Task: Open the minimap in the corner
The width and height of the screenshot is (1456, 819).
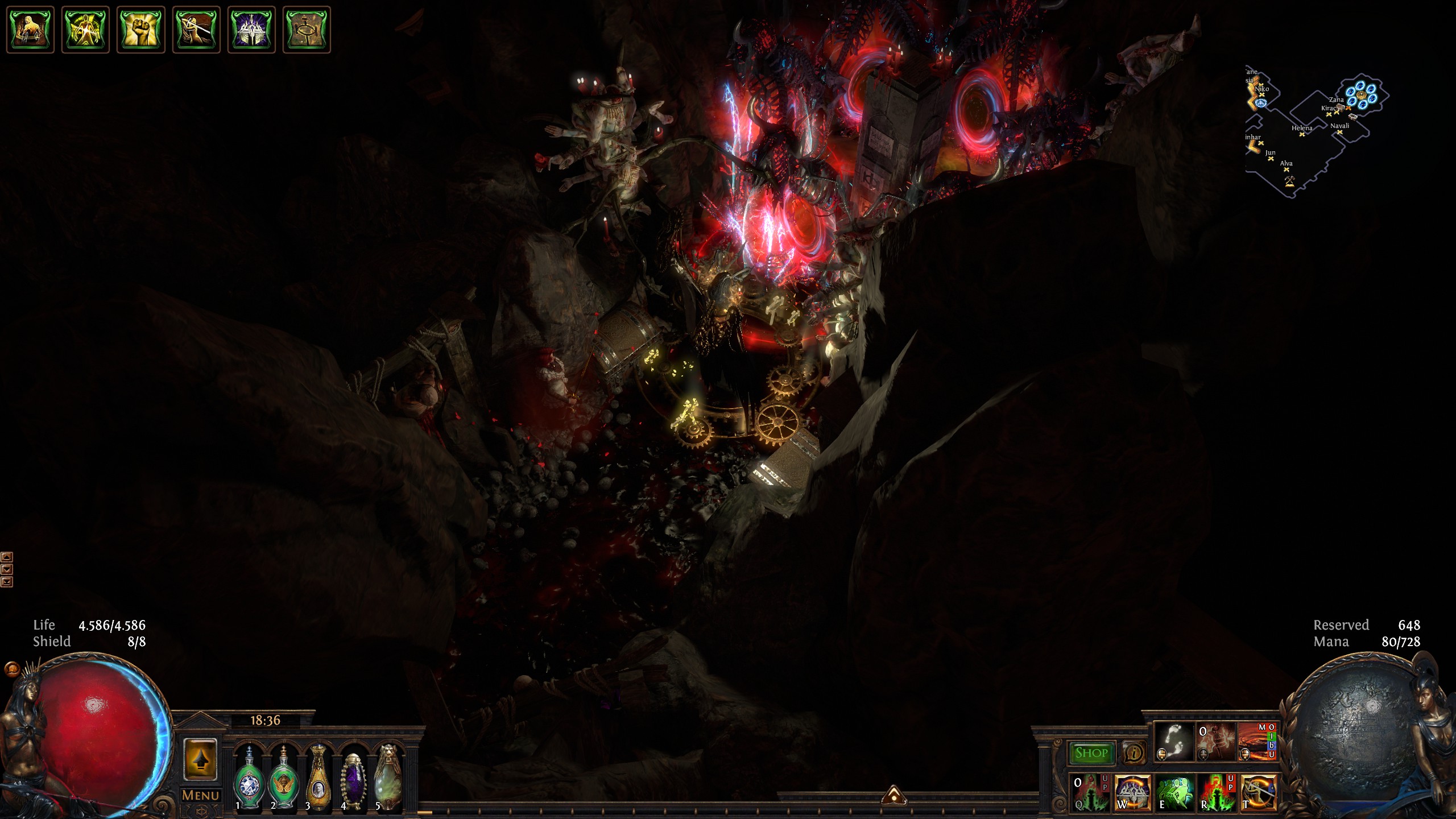Action: click(1316, 131)
